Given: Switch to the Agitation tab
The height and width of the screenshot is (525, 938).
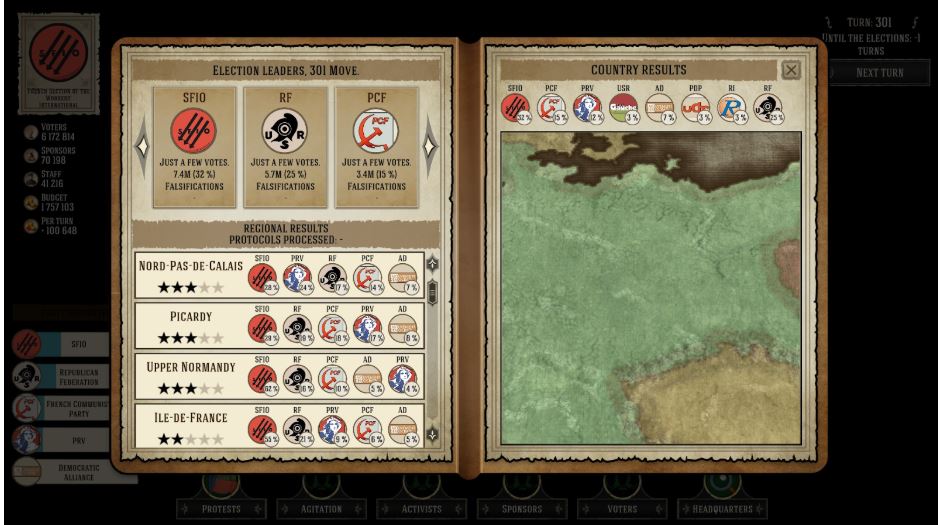Looking at the screenshot, I should [x=321, y=509].
